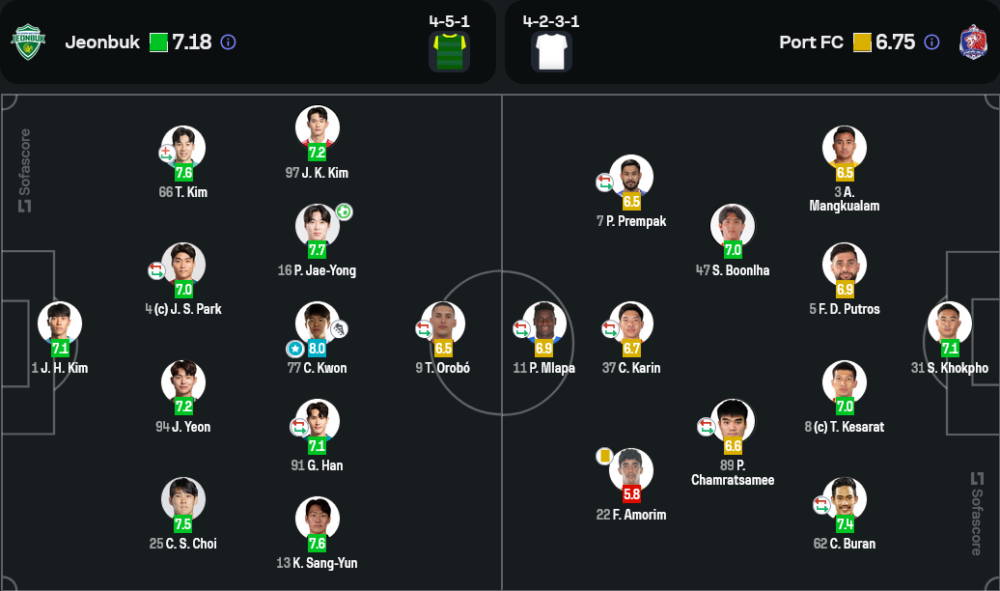The image size is (1000, 591).
Task: View A. Mangkualam's player profile
Action: (844, 149)
